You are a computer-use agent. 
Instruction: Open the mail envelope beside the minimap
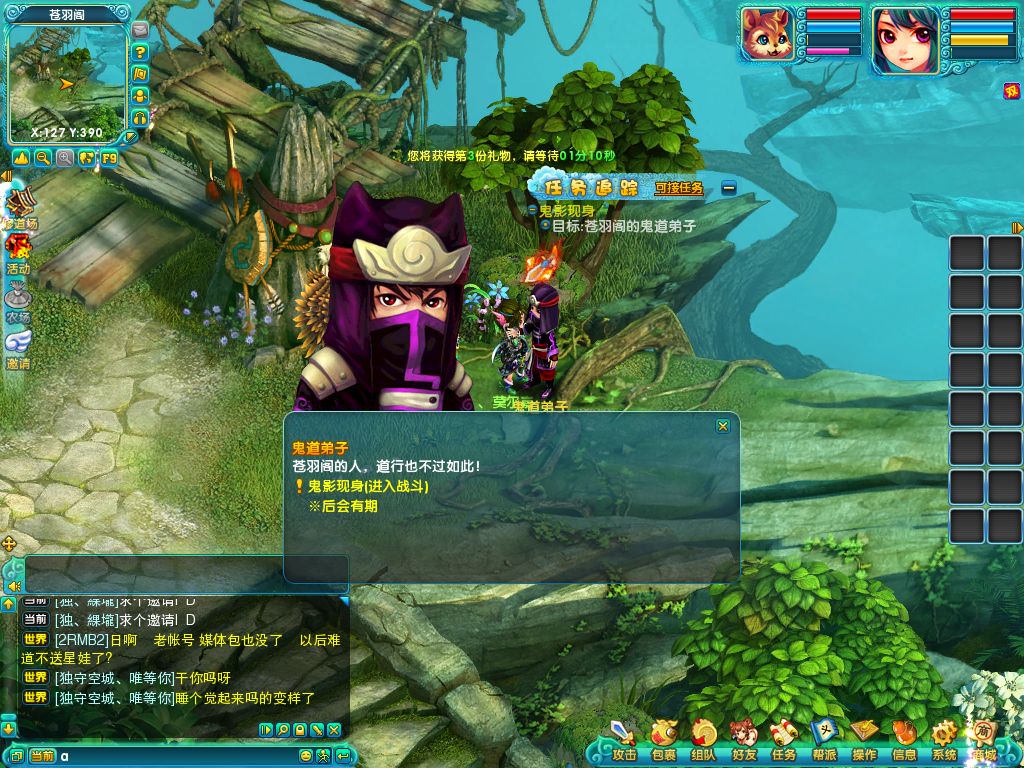point(140,29)
